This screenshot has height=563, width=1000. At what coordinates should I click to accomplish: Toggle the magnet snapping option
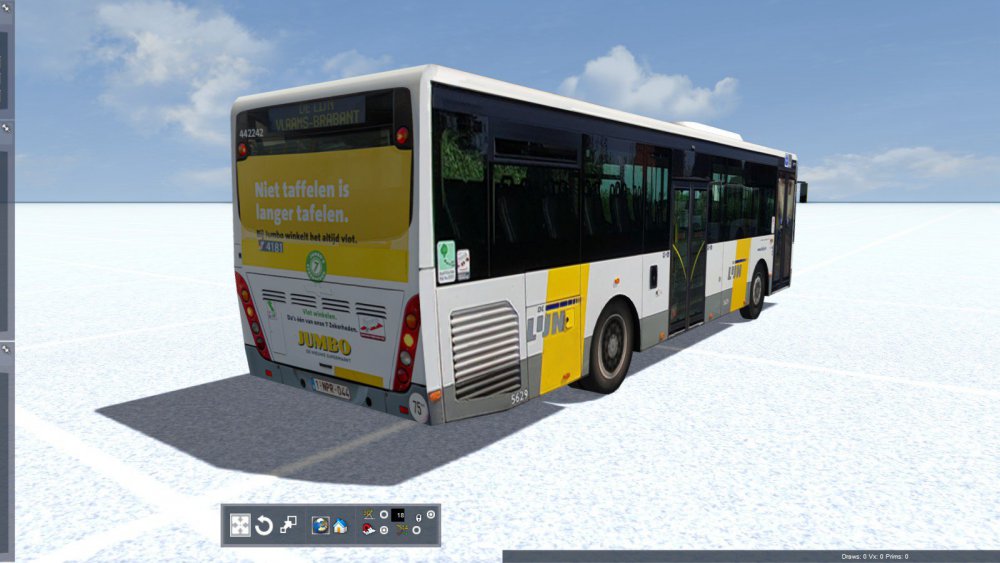368,530
